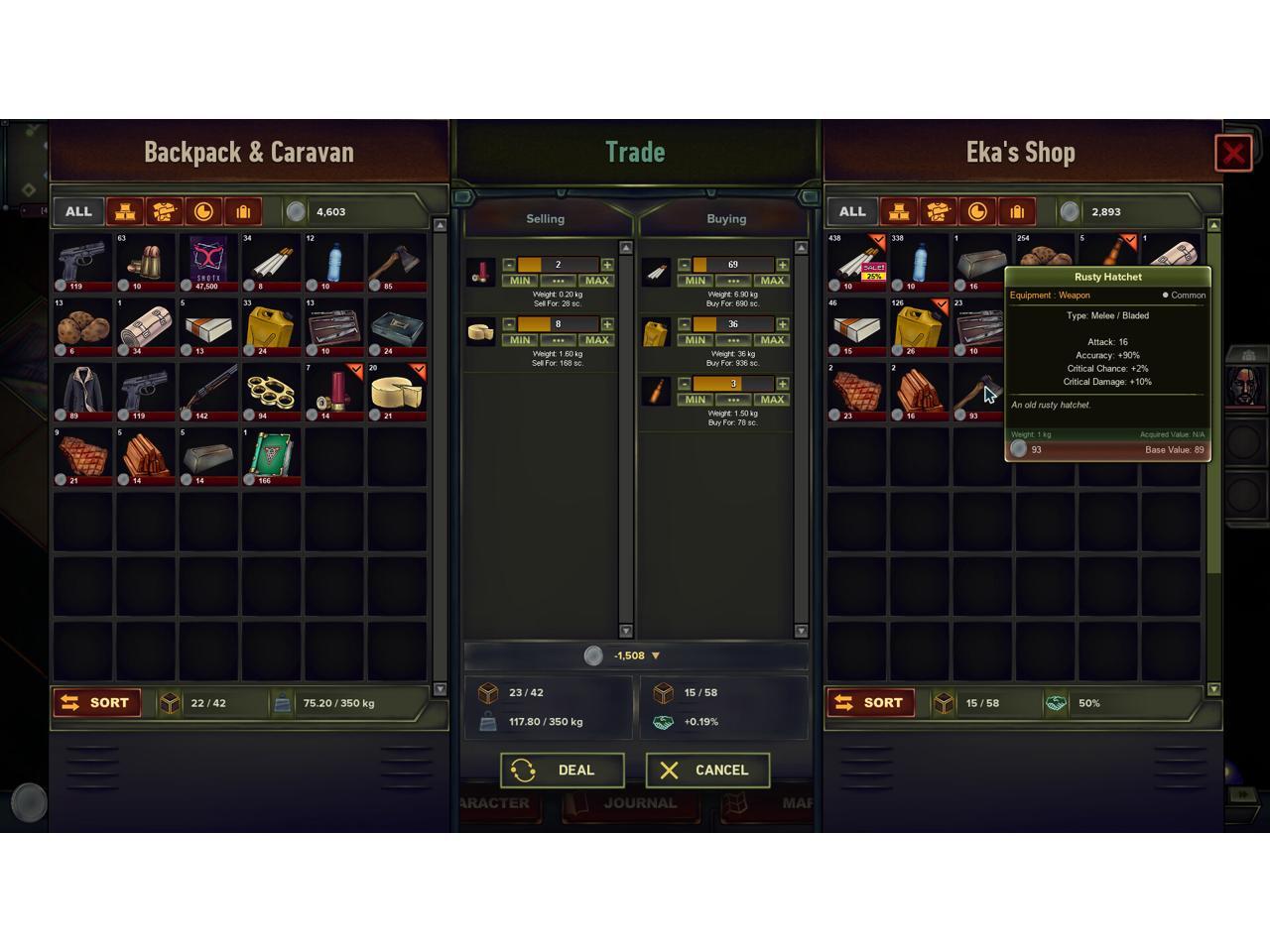Set fuel canister buying quantity to MIN
This screenshot has width=1270, height=952.
click(x=696, y=340)
